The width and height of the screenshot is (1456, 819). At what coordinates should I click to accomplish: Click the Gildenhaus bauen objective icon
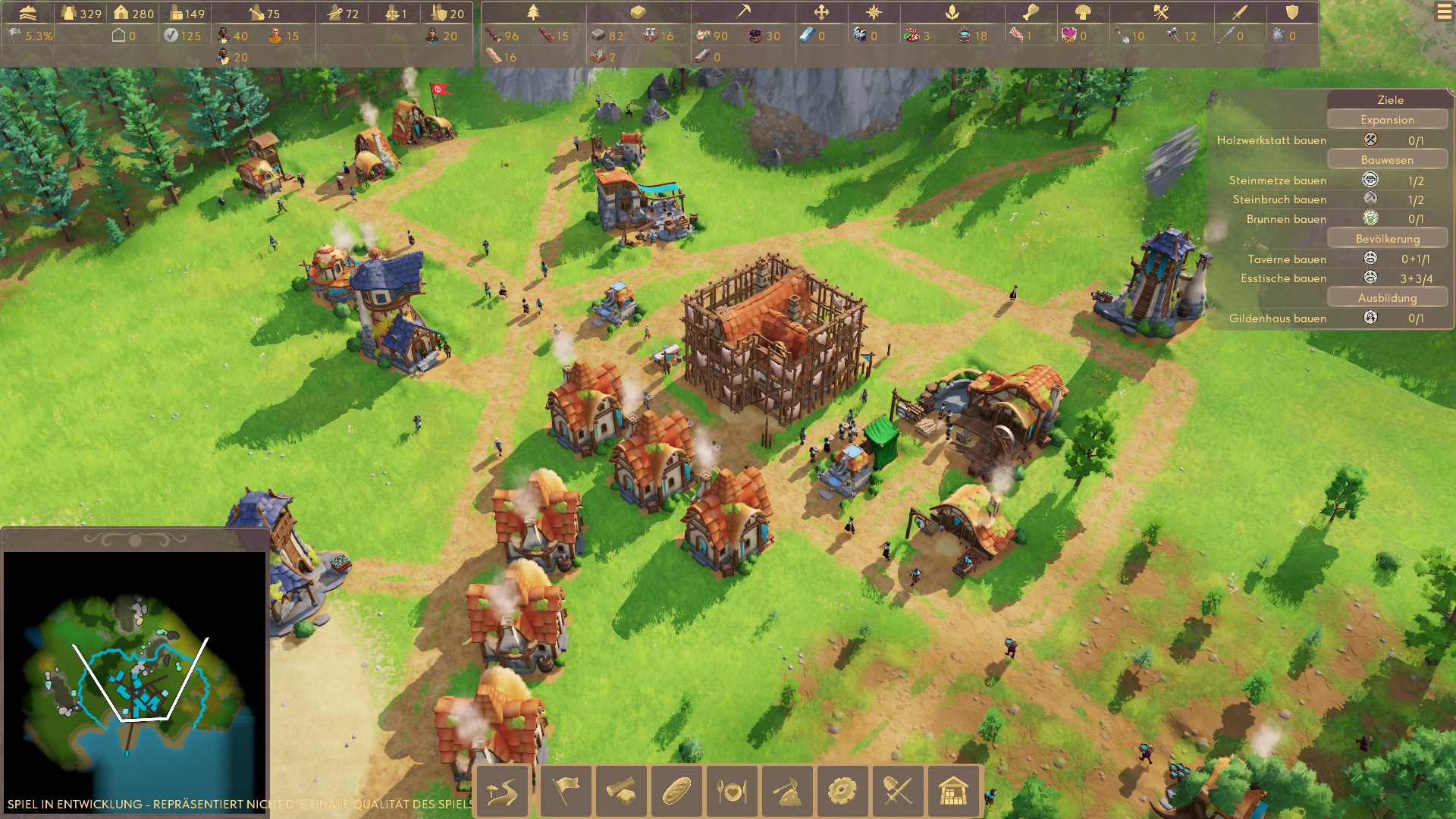click(x=1370, y=318)
